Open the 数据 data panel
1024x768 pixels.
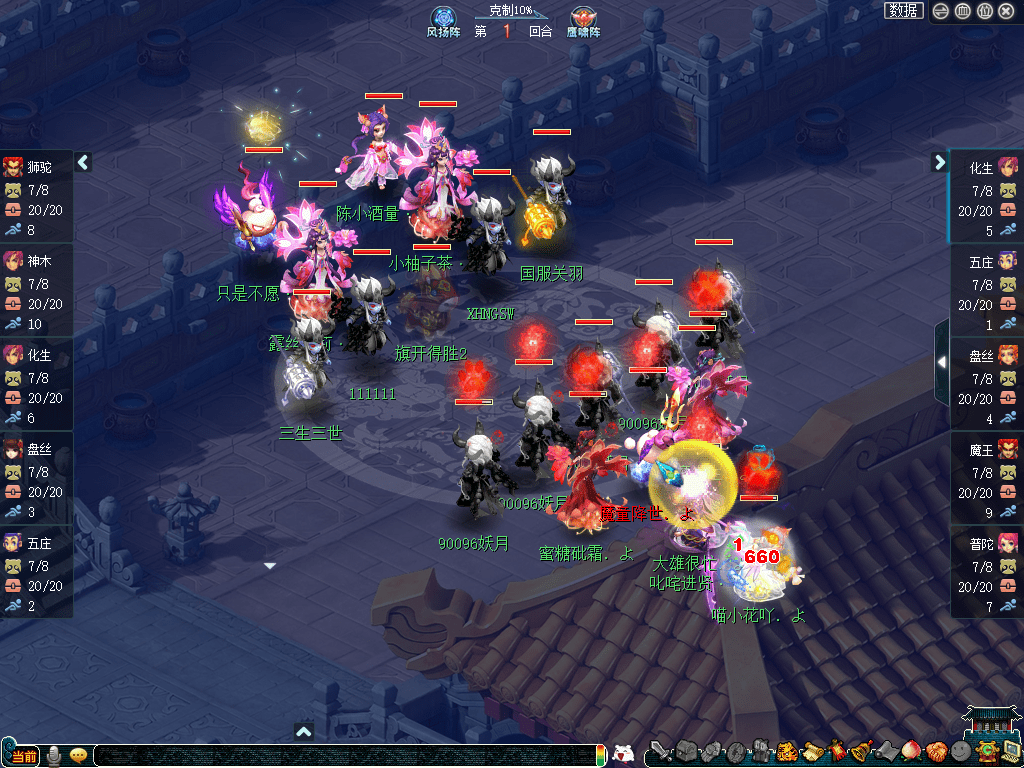click(x=903, y=11)
